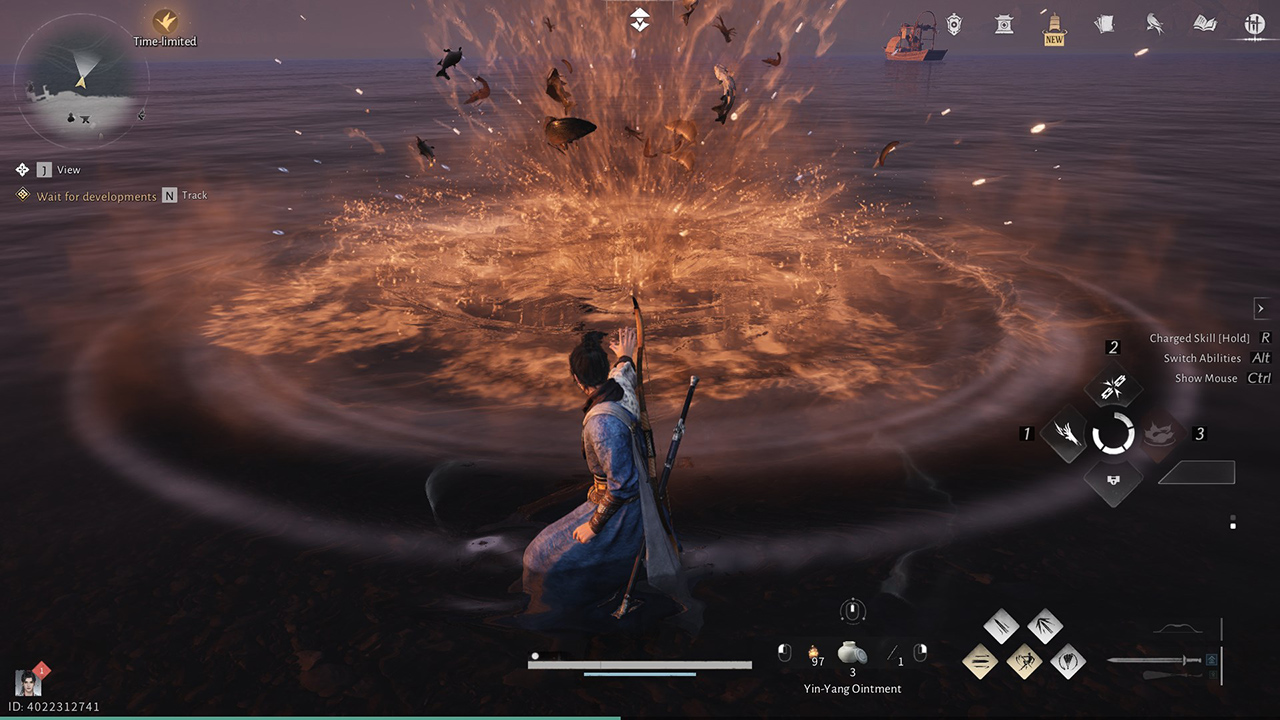Open the character portrait with notification badge
The width and height of the screenshot is (1280, 720).
click(30, 682)
